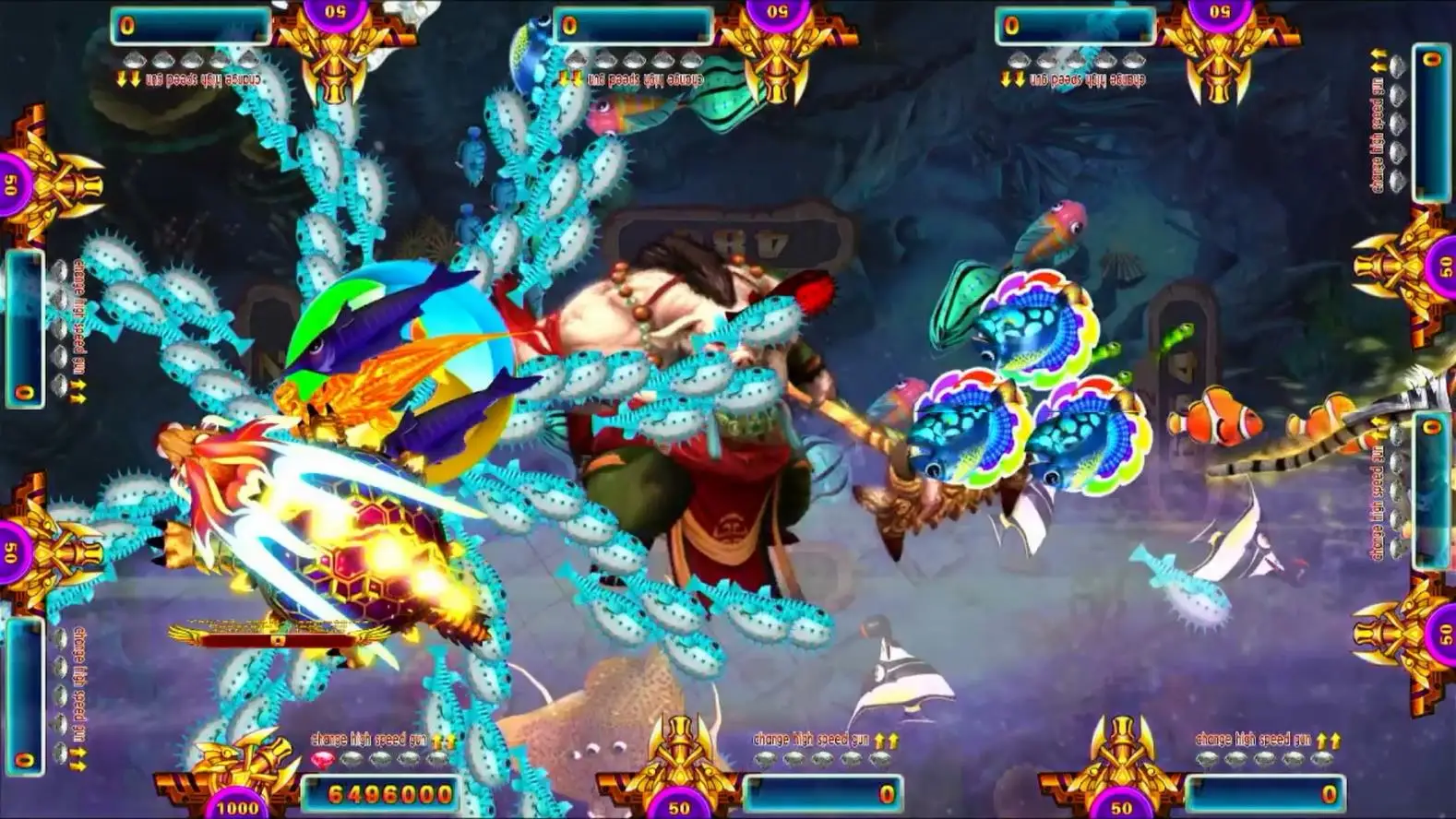The image size is (1456, 819).
Task: Click the red gem speed indicator
Action: (x=322, y=760)
